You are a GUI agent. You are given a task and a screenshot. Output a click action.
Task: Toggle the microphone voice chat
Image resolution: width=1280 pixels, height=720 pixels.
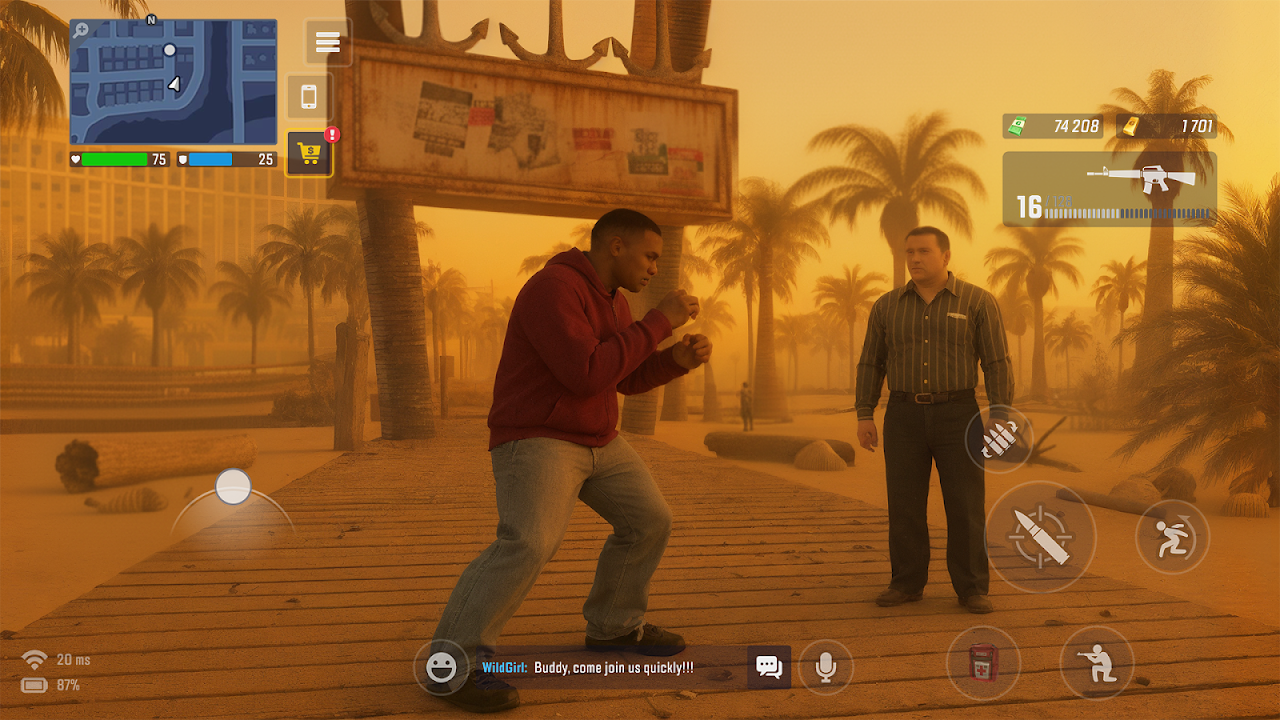coord(825,667)
